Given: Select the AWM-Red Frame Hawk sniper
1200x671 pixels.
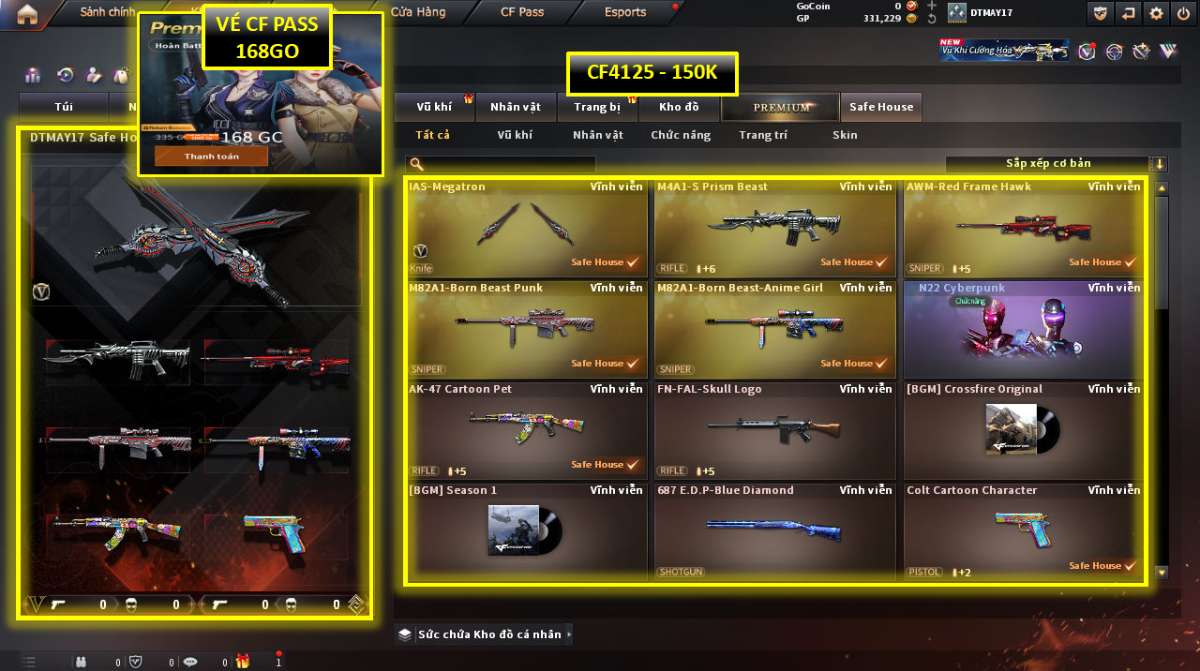Looking at the screenshot, I should 1023,227.
